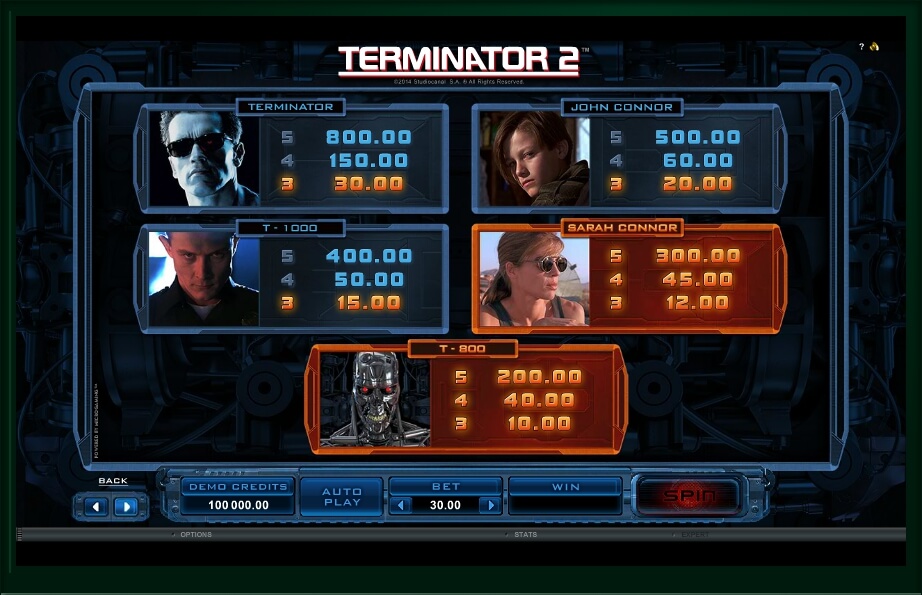Go to the previous paytable page
This screenshot has height=595, width=922.
click(x=96, y=506)
